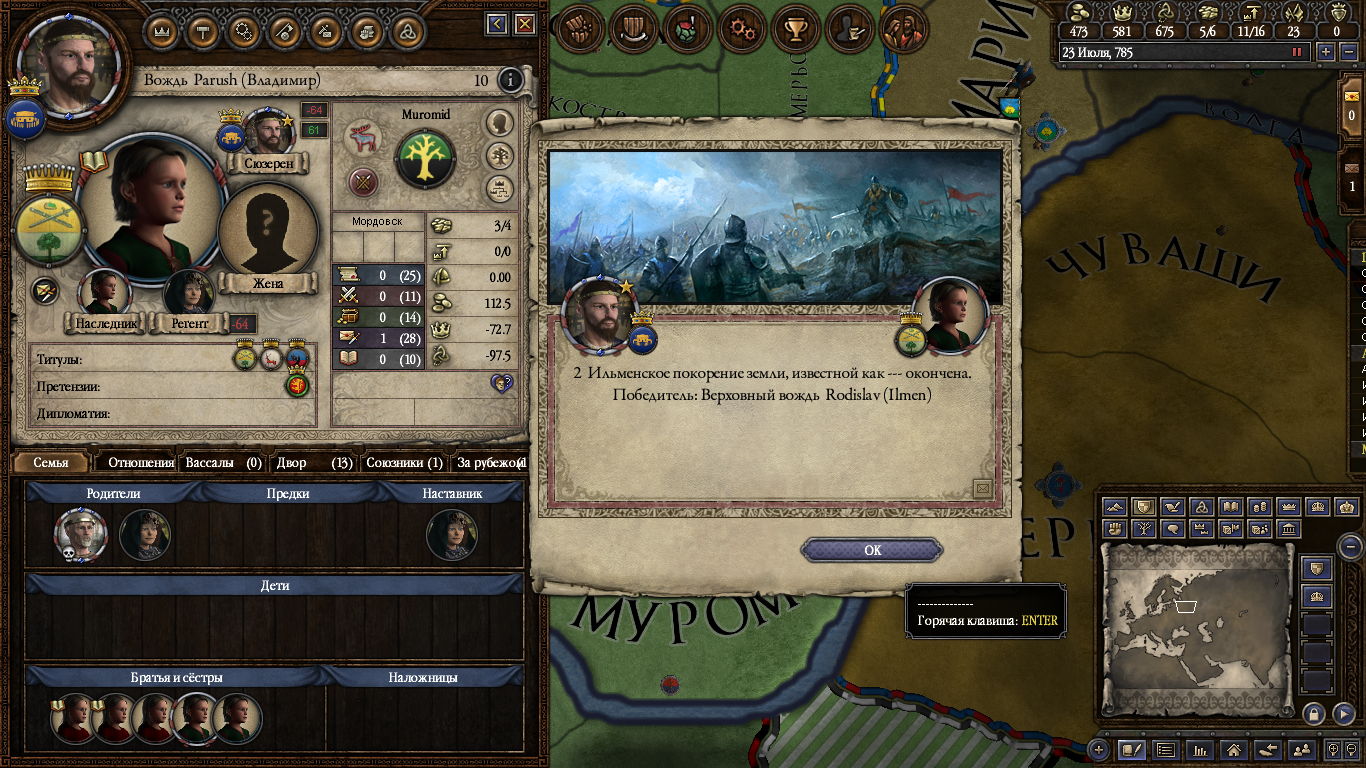Screen dimensions: 1366x768
Task: Confirm the conquest message with OK
Action: point(872,550)
